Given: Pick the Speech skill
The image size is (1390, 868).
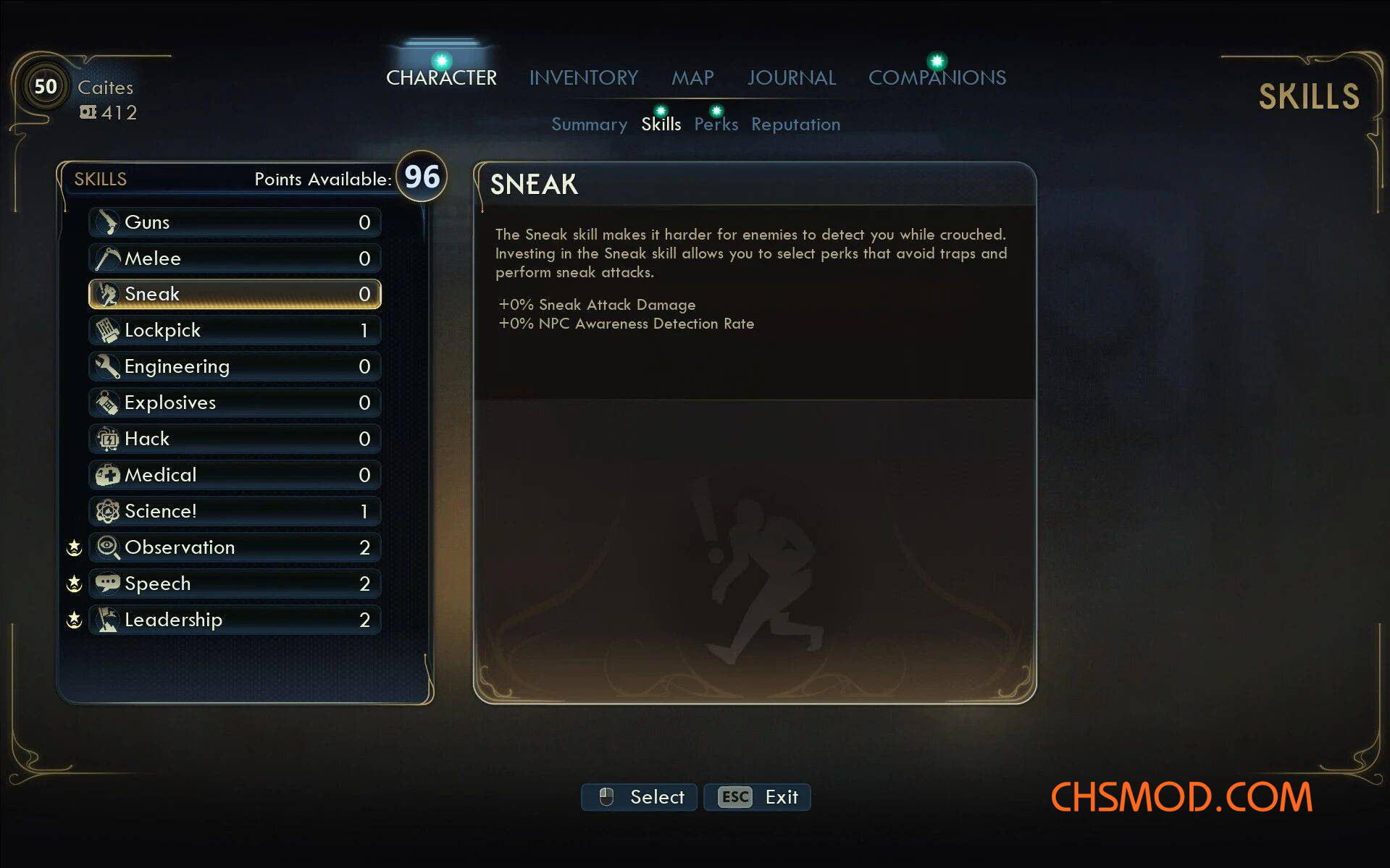Looking at the screenshot, I should point(235,583).
